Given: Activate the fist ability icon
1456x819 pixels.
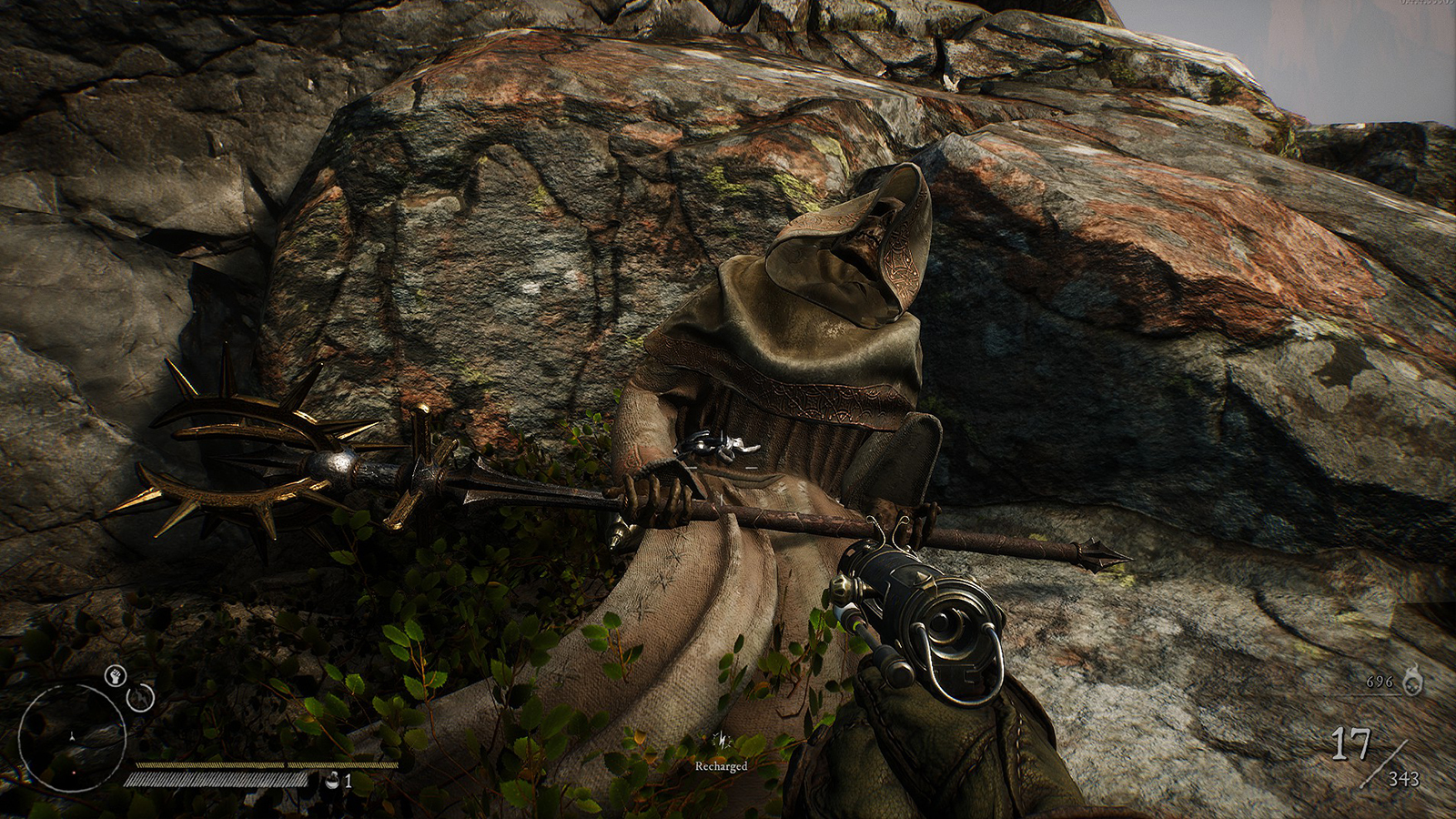Looking at the screenshot, I should pyautogui.click(x=115, y=675).
